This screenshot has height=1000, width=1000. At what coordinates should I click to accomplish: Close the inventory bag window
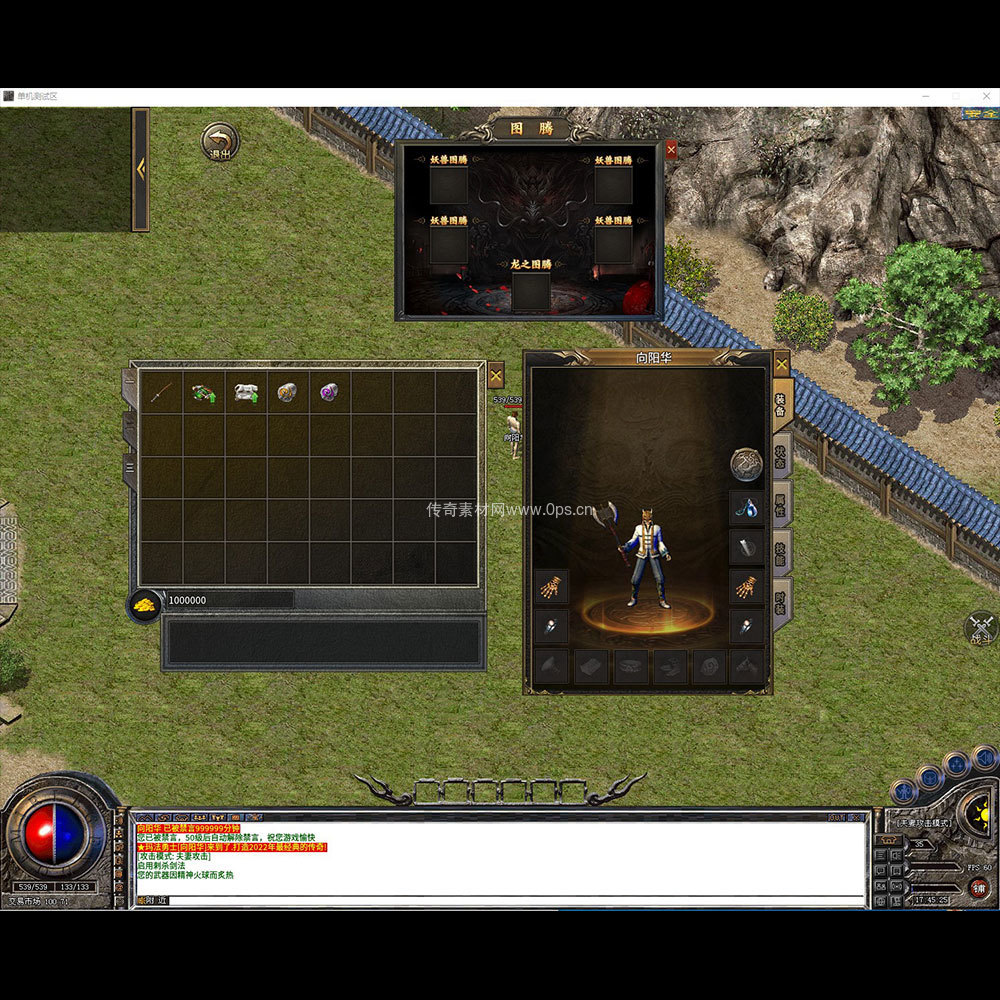(x=495, y=376)
